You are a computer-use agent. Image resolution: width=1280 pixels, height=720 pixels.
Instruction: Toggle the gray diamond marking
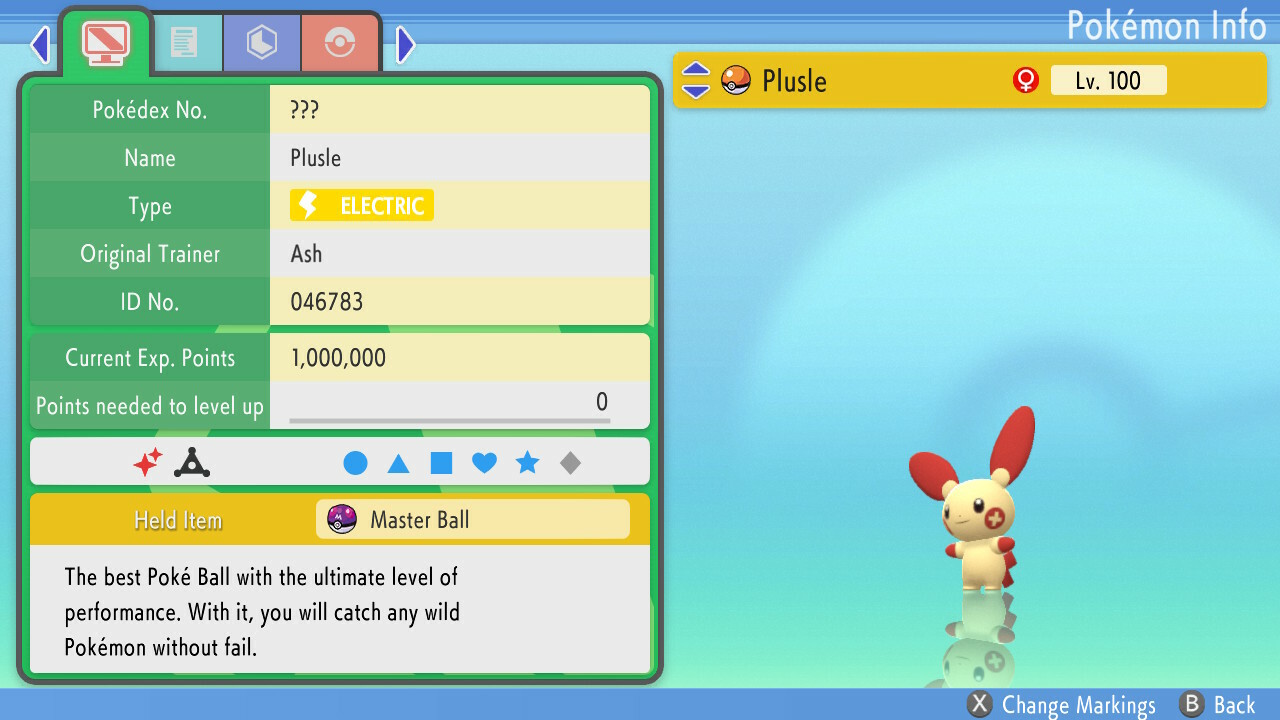click(570, 463)
